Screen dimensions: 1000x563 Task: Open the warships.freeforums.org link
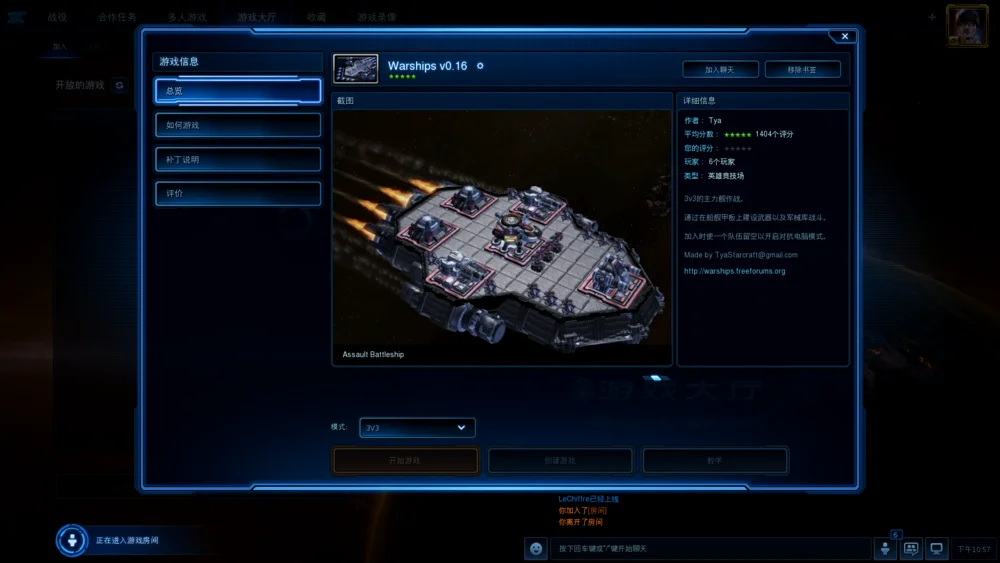click(735, 271)
